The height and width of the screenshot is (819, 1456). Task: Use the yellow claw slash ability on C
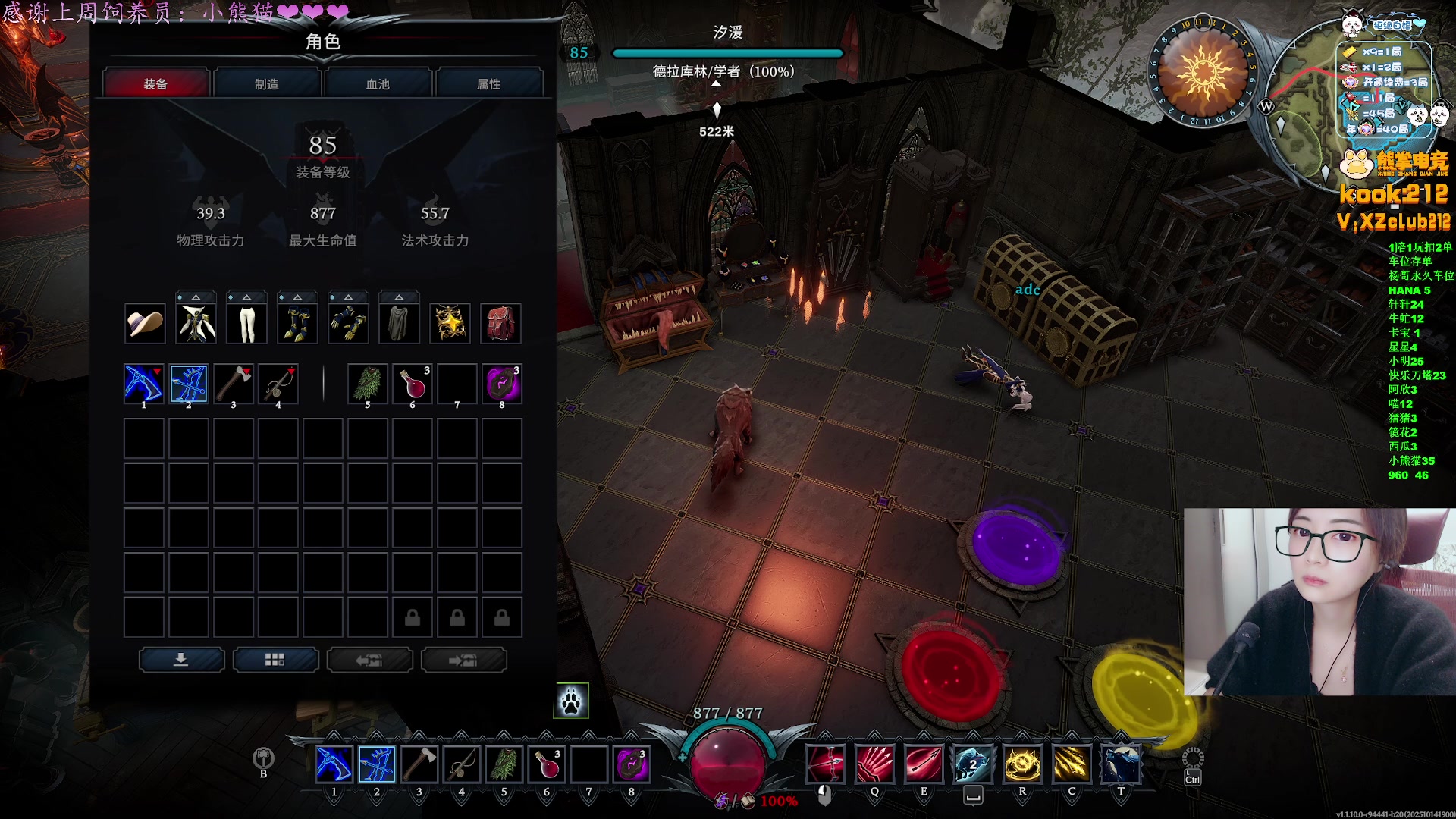[x=1071, y=764]
